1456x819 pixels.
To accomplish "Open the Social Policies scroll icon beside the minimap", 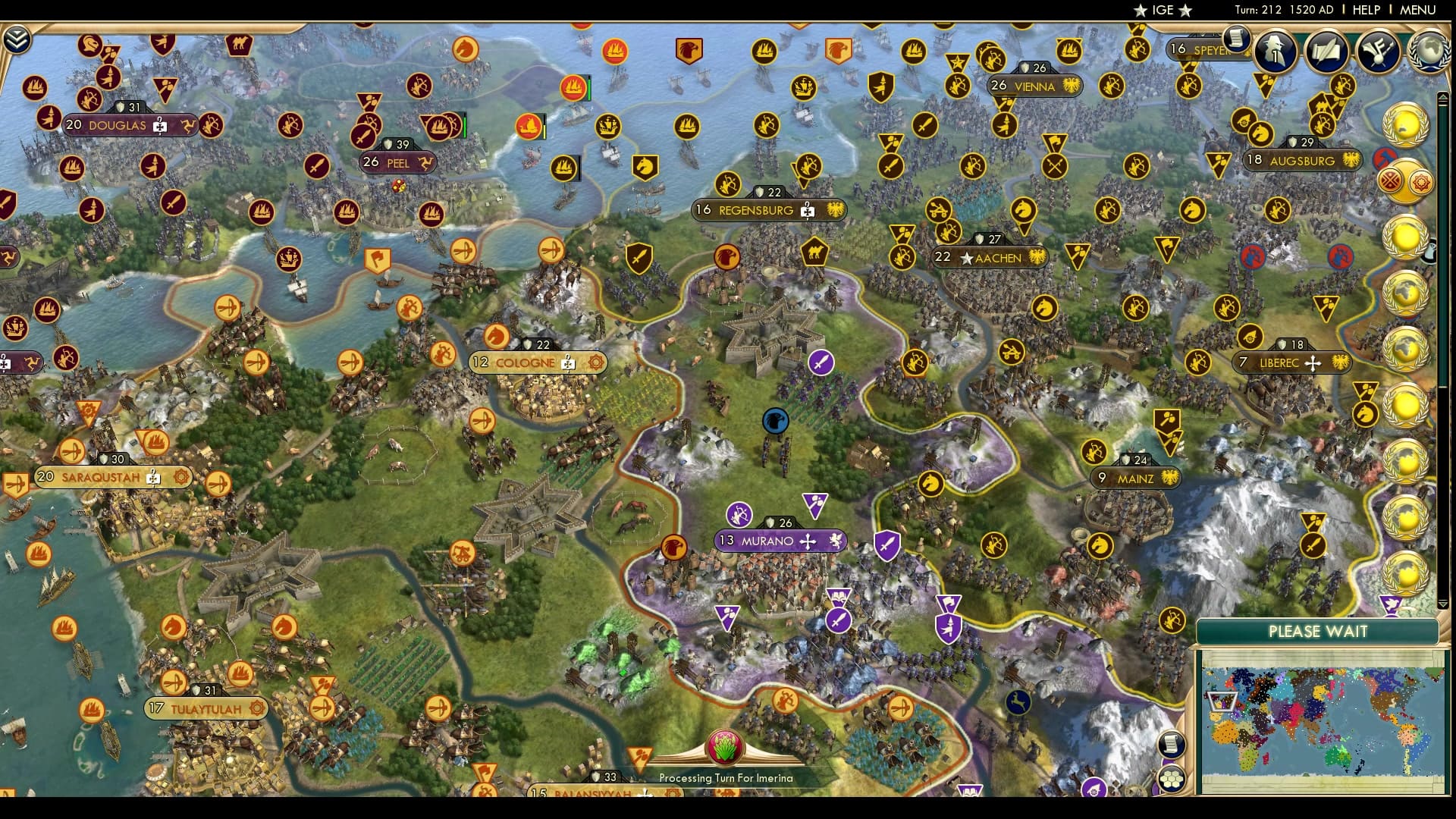I will (x=1172, y=743).
